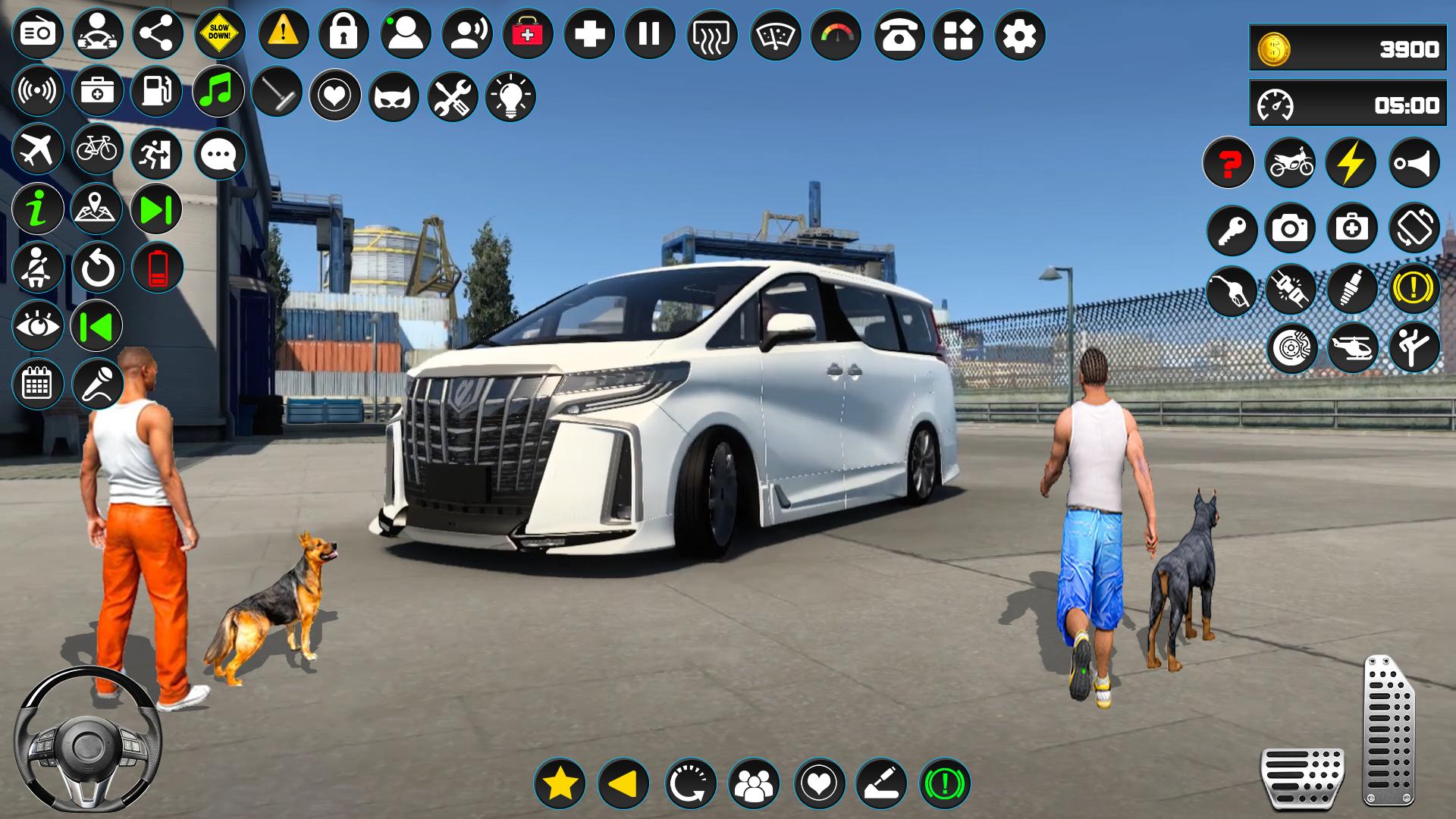Activate the microphone button
The image size is (1456, 819).
[x=97, y=384]
